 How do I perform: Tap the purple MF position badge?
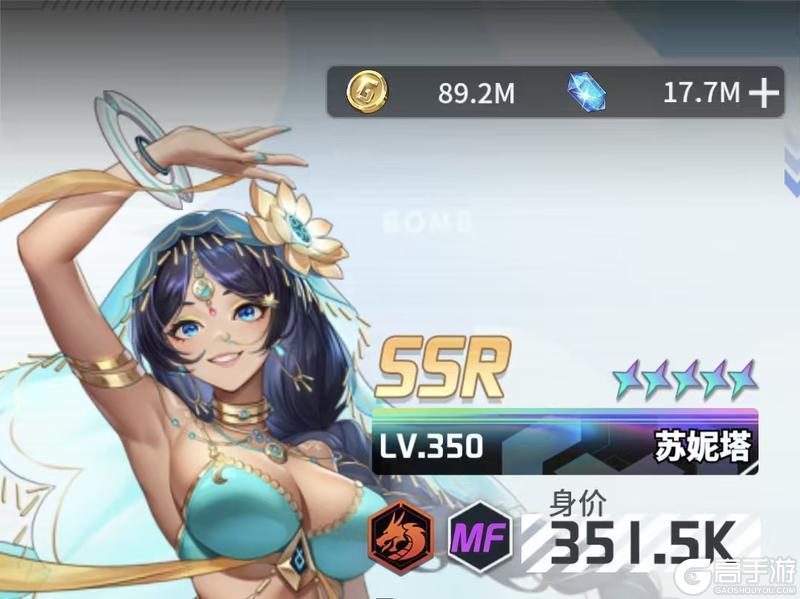click(482, 538)
